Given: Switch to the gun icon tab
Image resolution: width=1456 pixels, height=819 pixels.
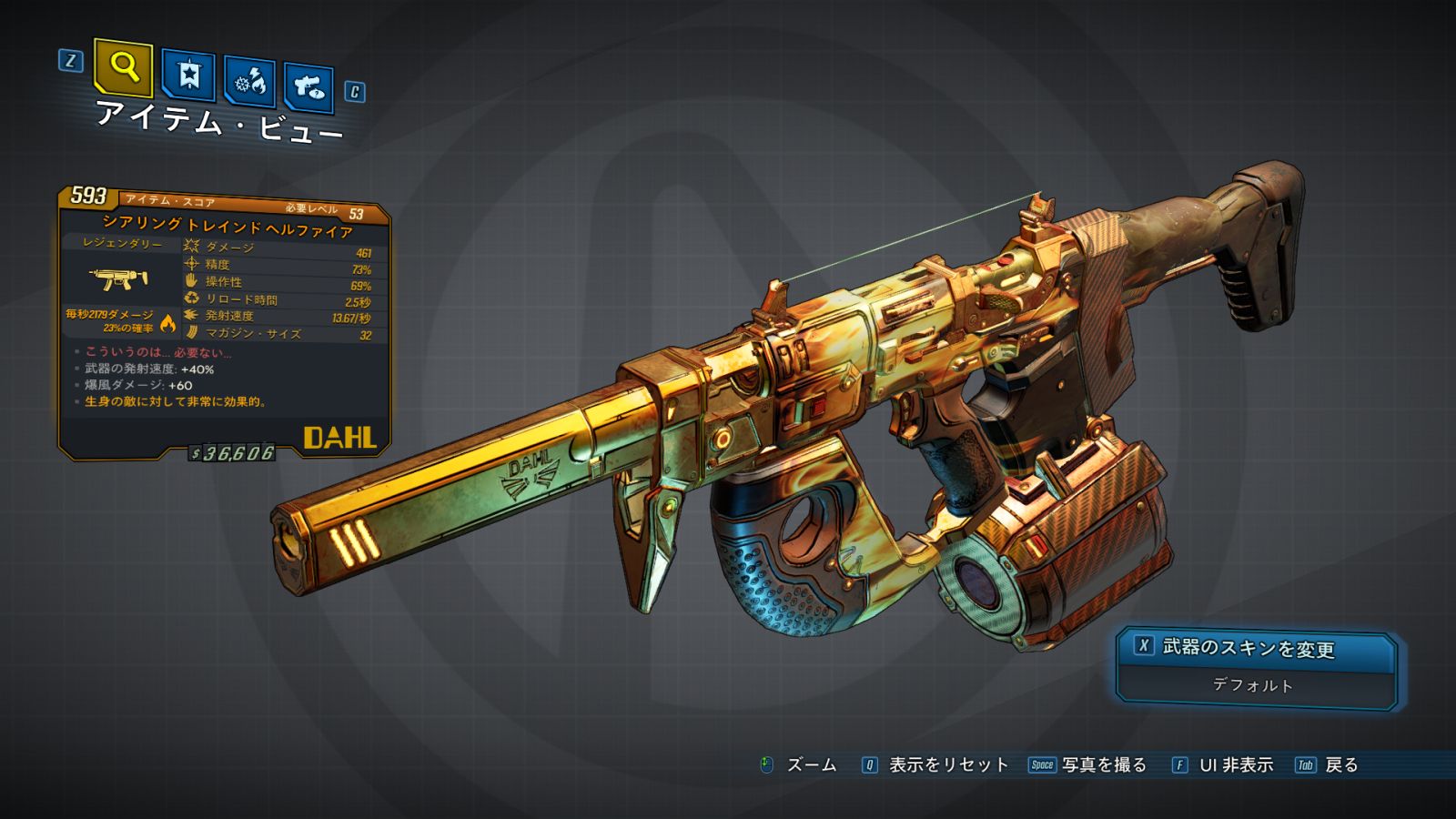Looking at the screenshot, I should 308,87.
